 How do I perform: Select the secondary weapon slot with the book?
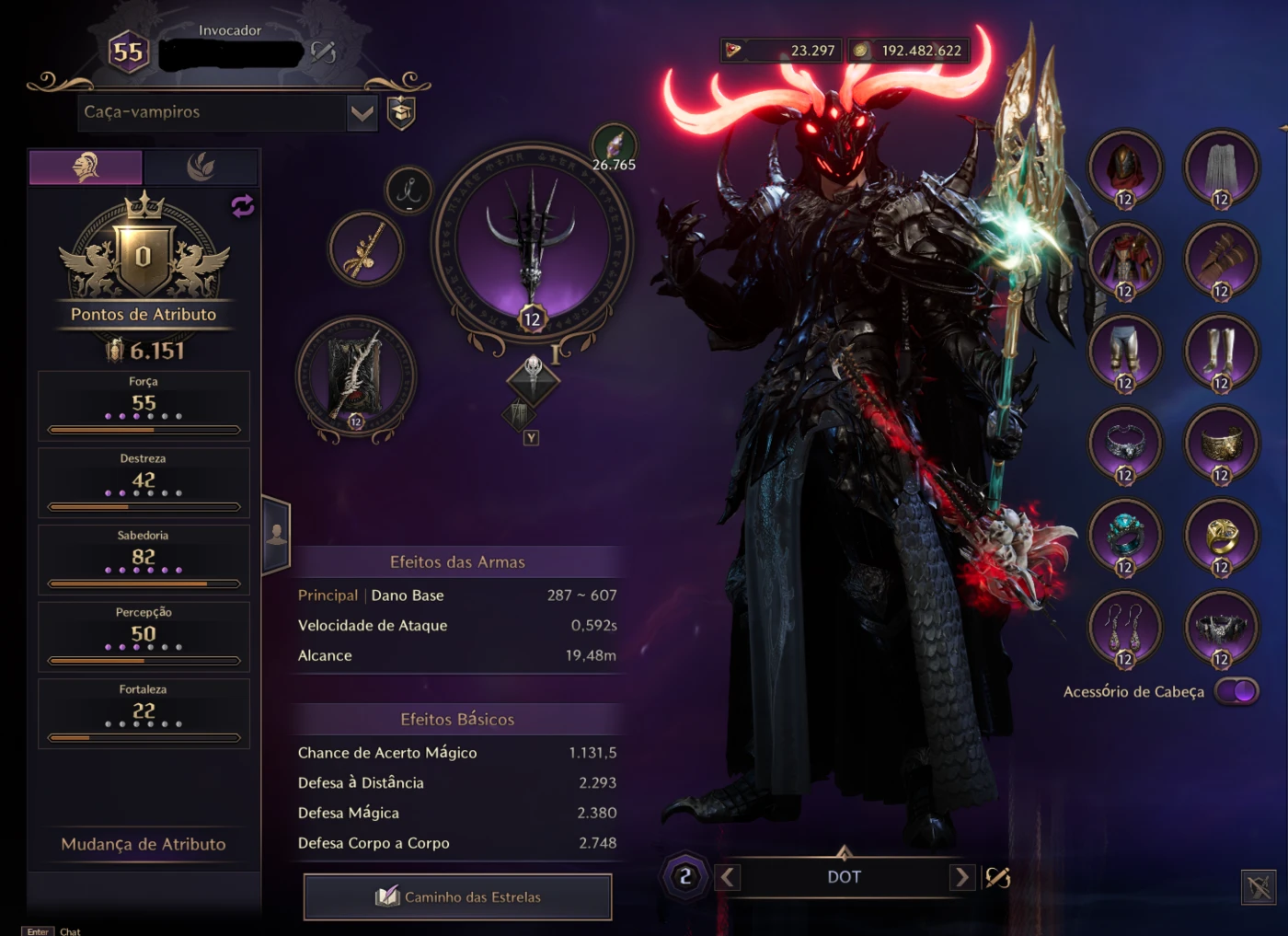point(356,377)
